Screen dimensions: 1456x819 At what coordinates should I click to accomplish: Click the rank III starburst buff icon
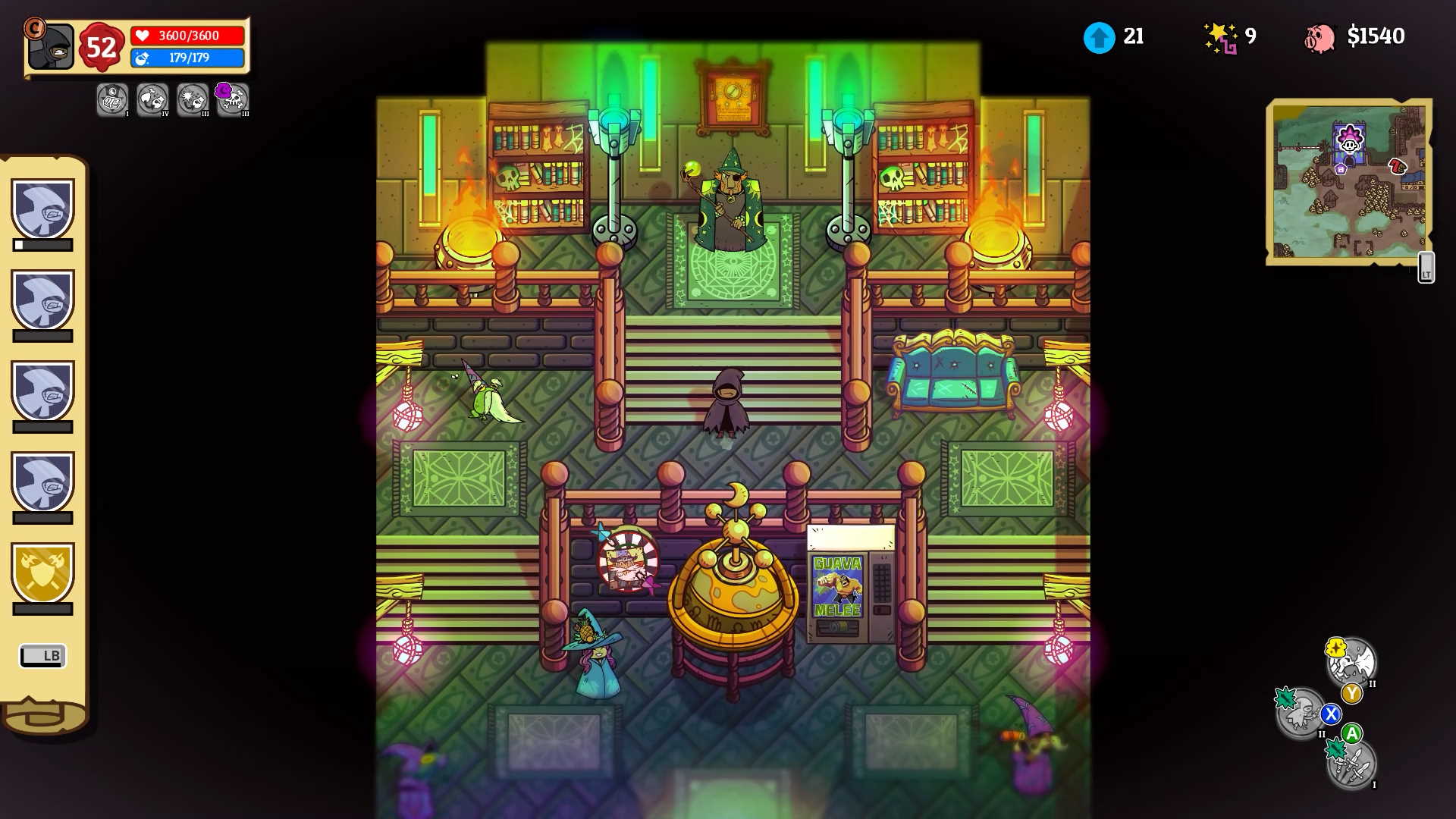point(191,99)
